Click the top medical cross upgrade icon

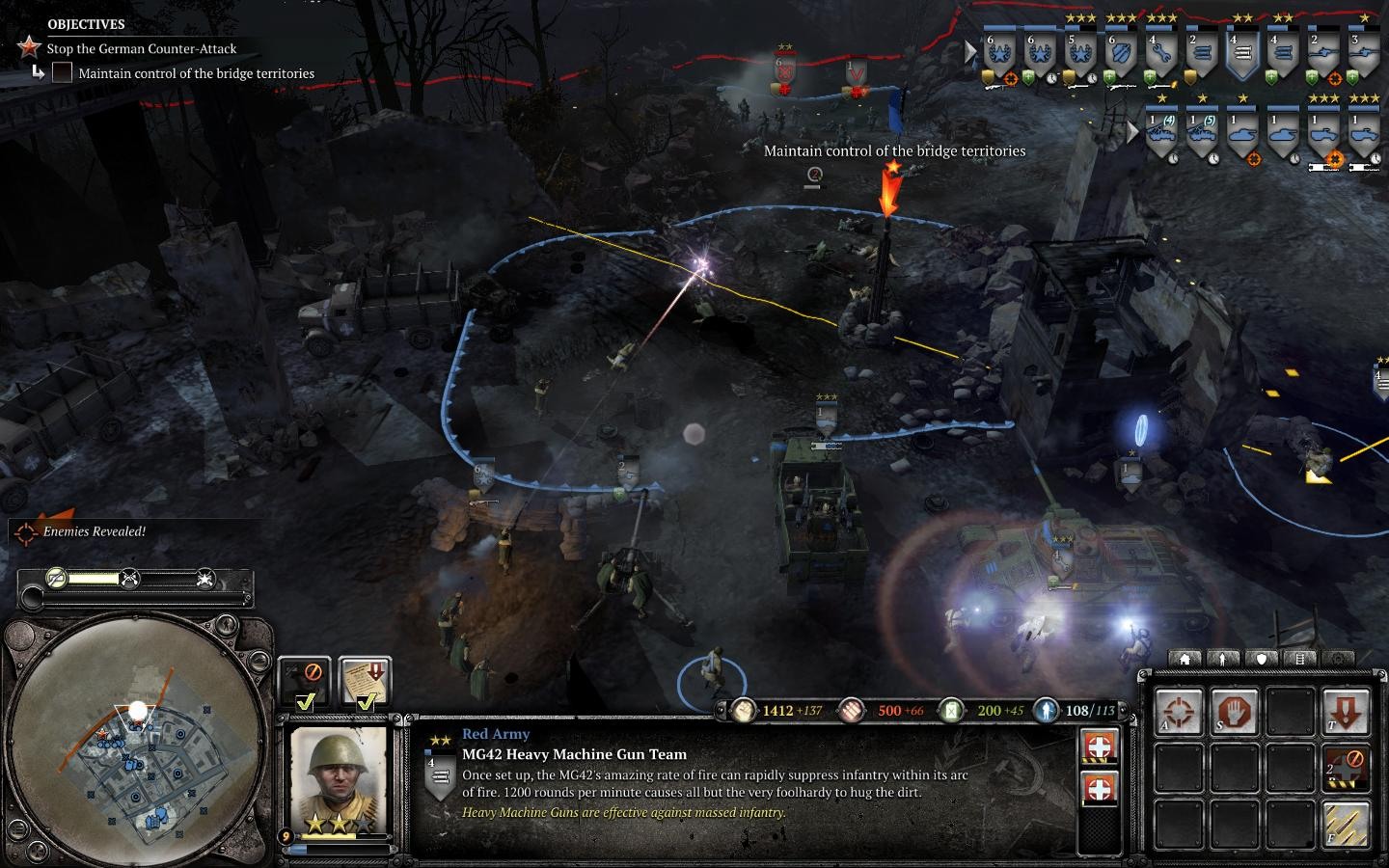coord(1099,746)
